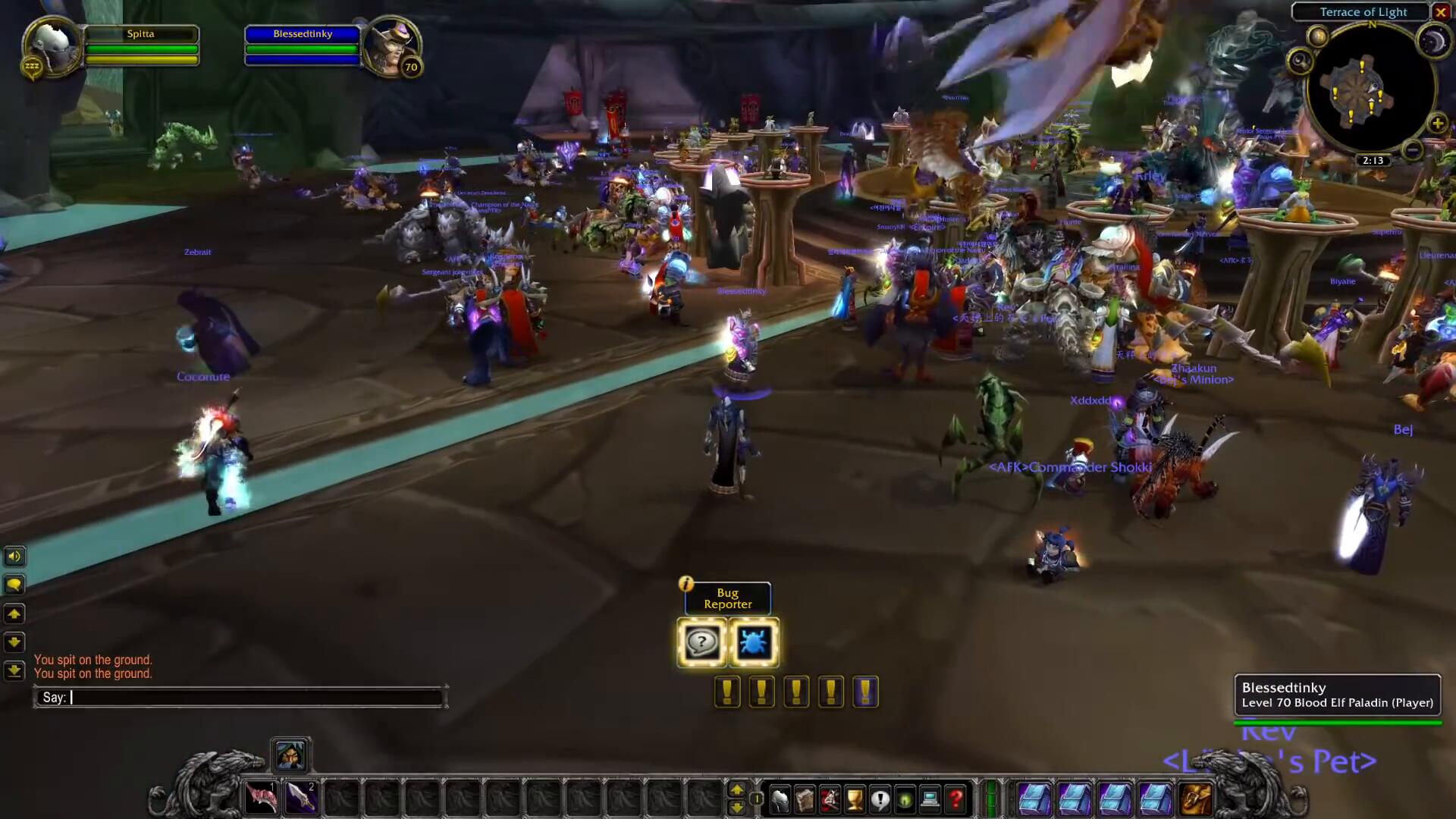Viewport: 1456px width, 819px height.
Task: Open the Bug Reporter beetle button
Action: coord(753,643)
